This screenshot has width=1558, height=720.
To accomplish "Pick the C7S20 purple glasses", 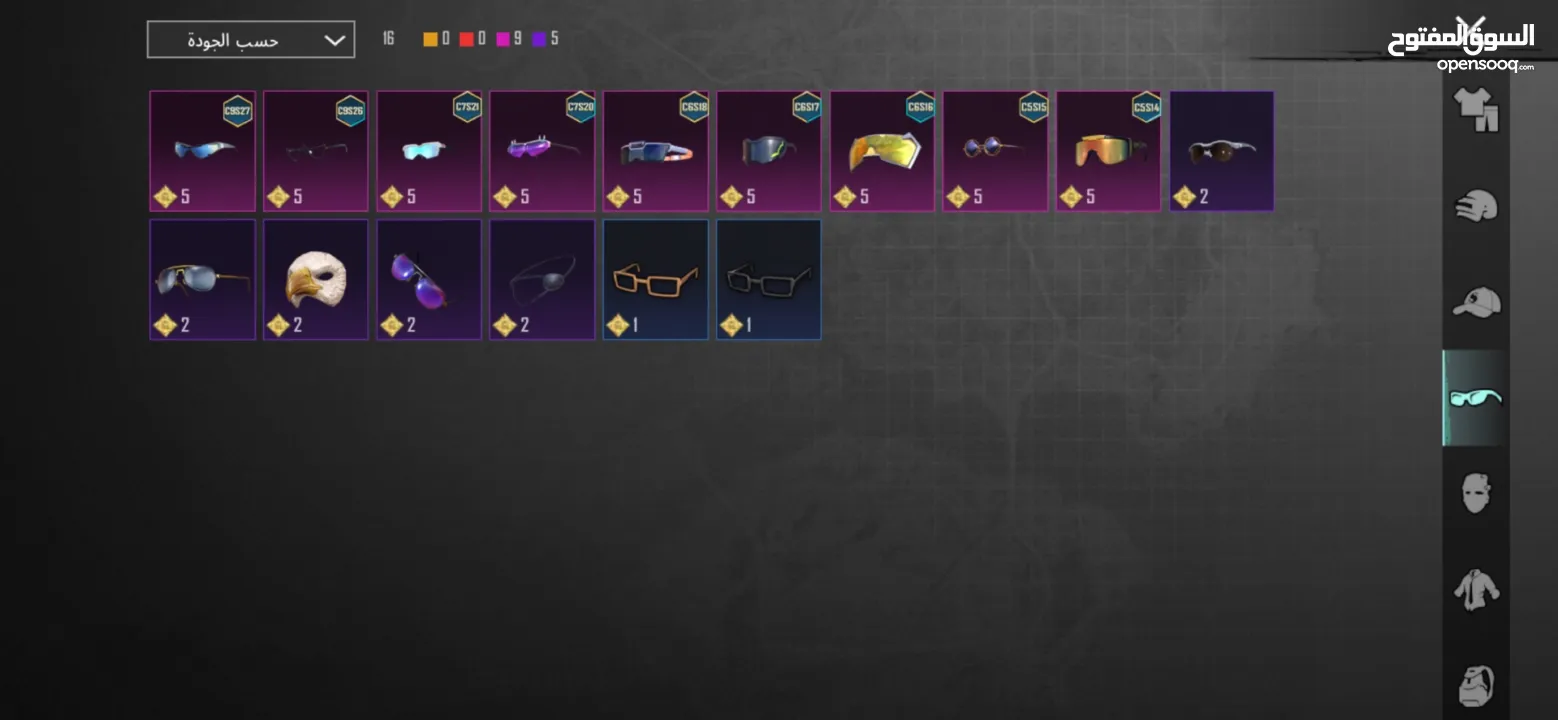I will 542,151.
